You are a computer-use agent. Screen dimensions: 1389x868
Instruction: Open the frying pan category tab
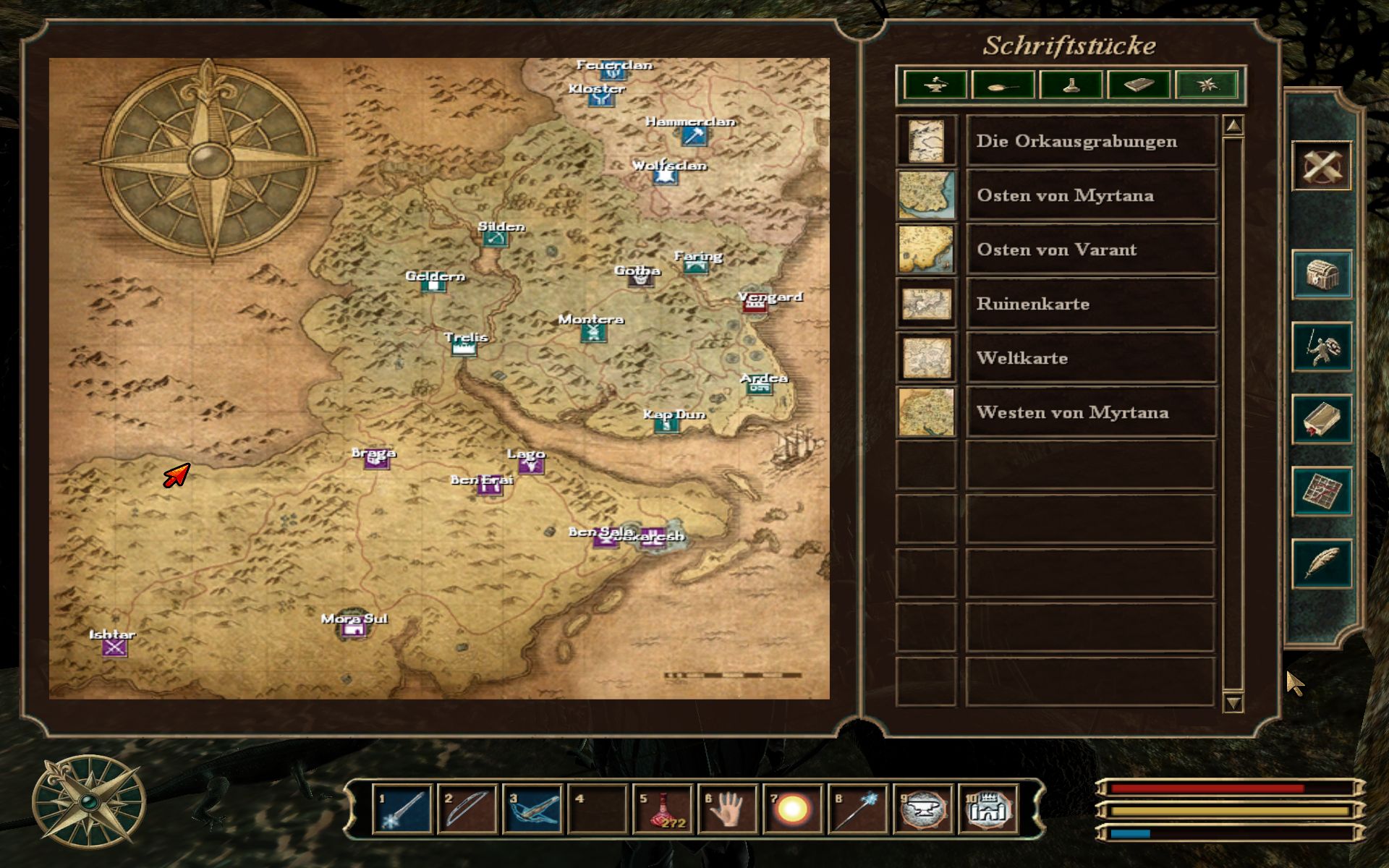[x=1003, y=85]
